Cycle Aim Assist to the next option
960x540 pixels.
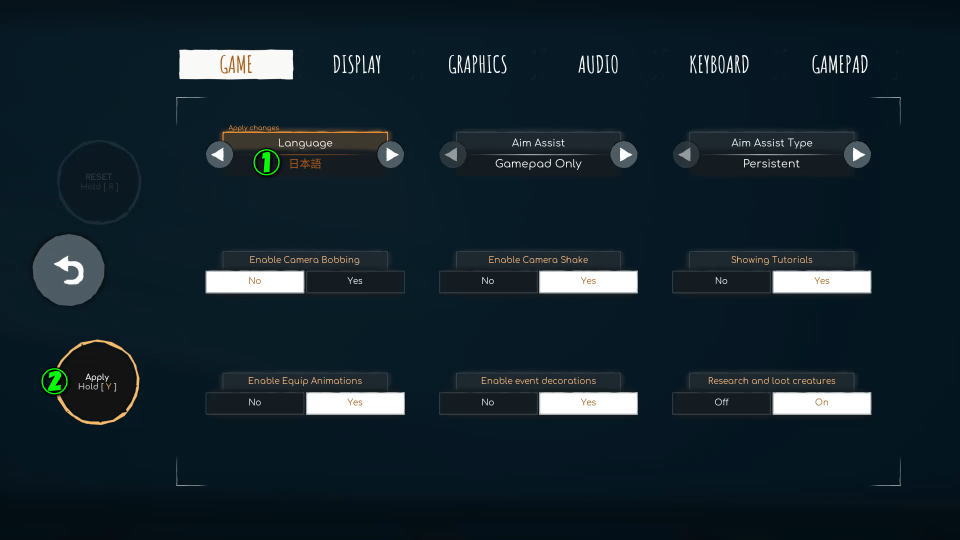624,154
